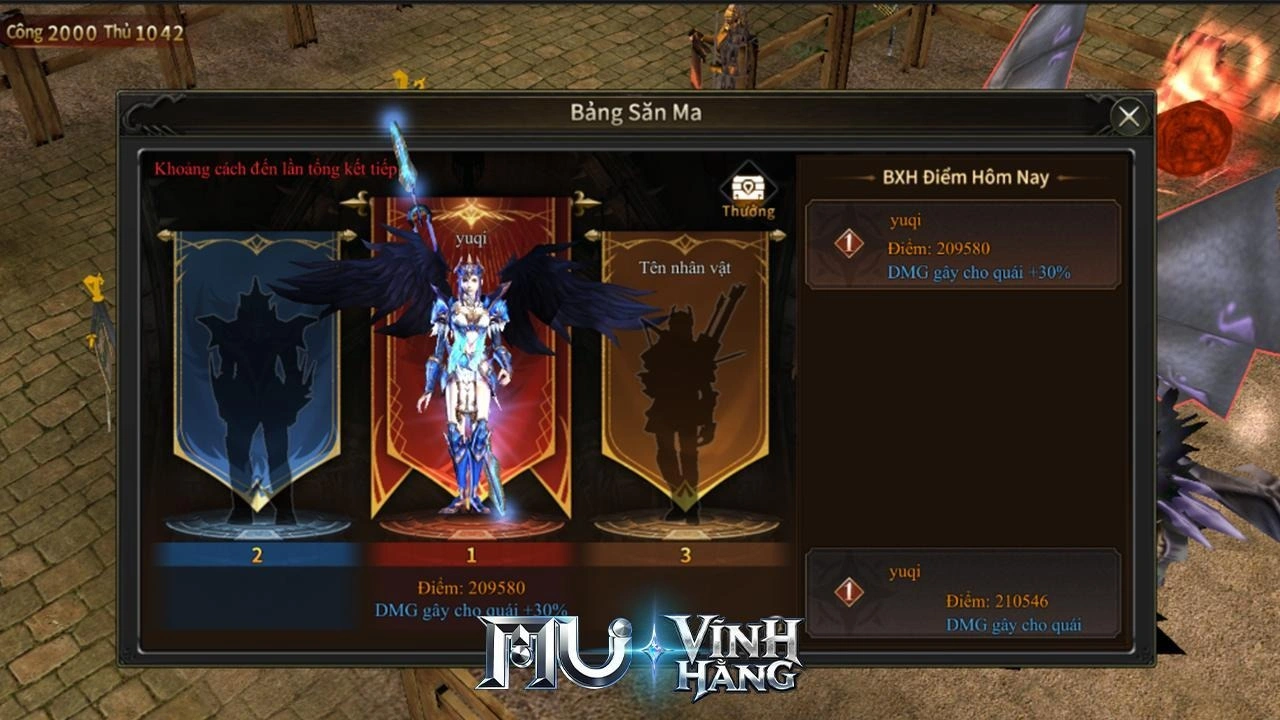Close the Bảng Săn Ma window
The width and height of the screenshot is (1280, 720).
[1130, 115]
